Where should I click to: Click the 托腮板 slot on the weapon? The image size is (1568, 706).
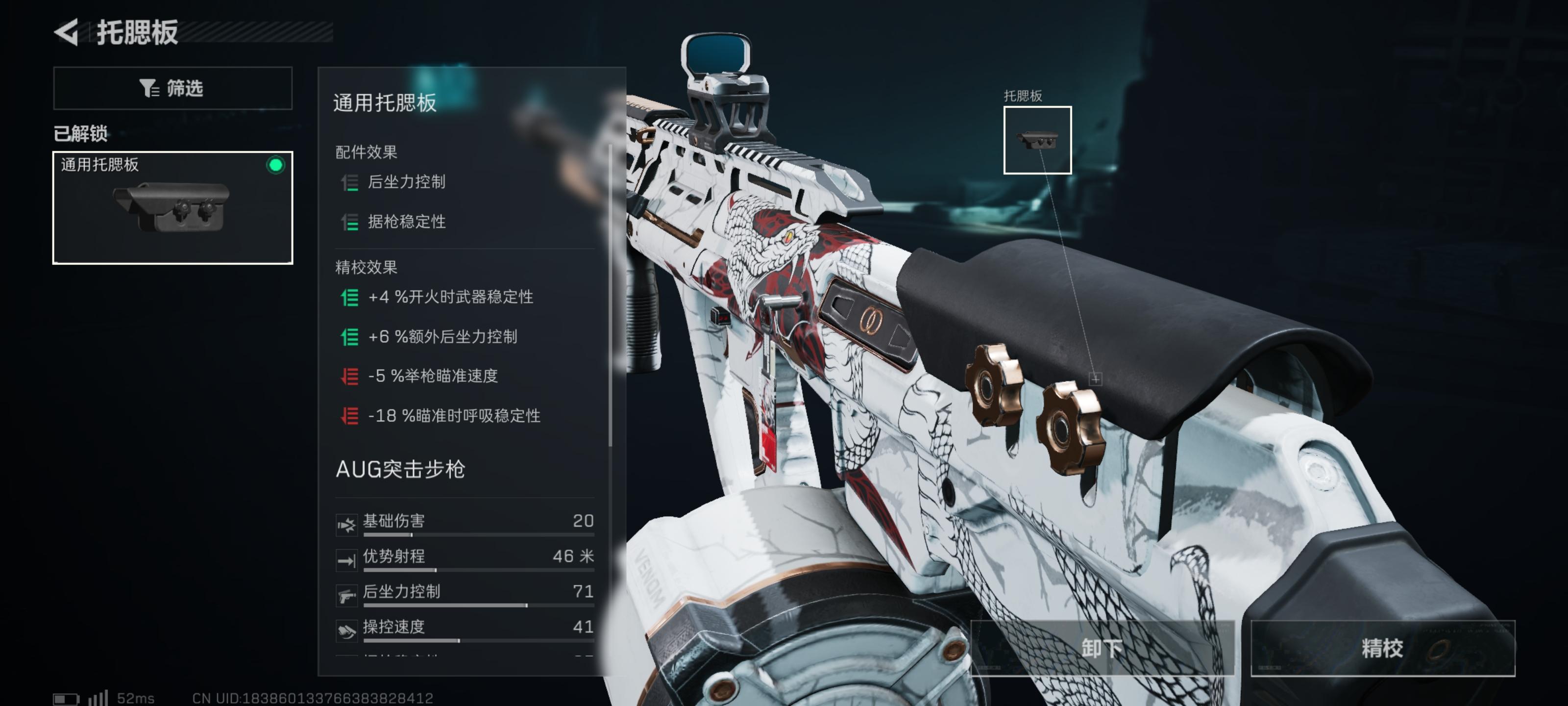(x=1037, y=140)
